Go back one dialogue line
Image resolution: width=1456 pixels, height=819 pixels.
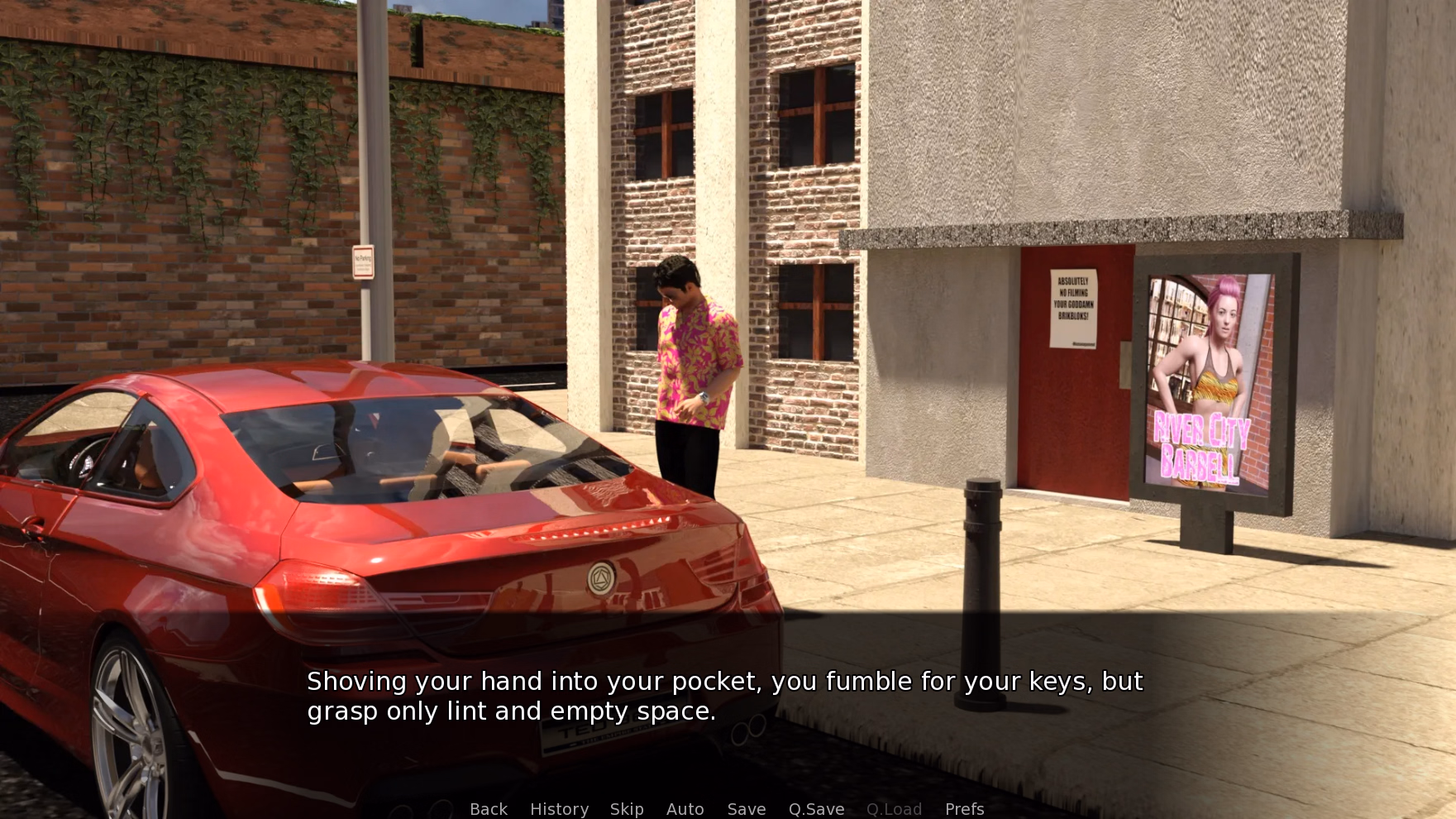(x=488, y=808)
